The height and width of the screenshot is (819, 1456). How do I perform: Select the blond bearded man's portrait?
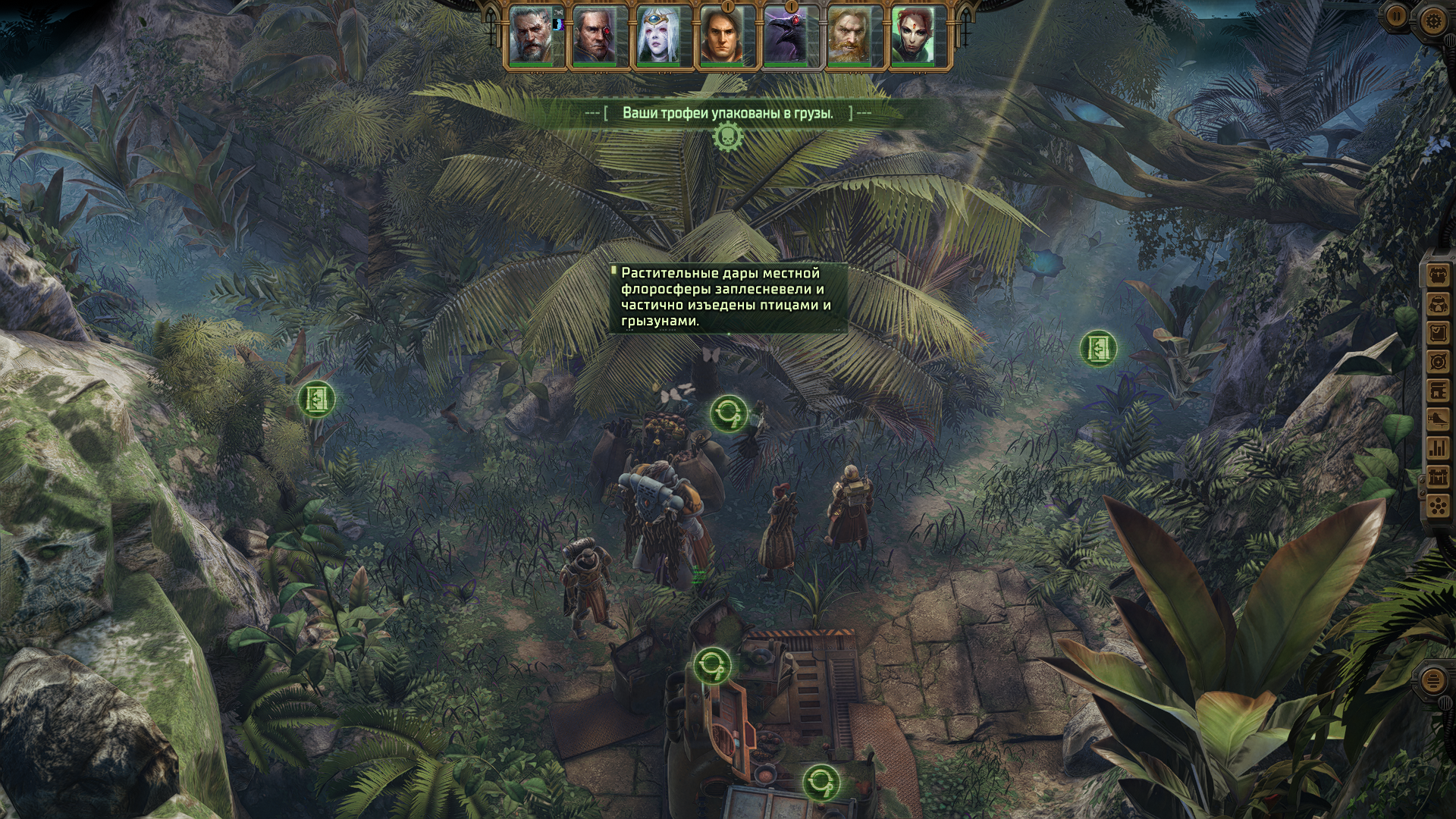coord(849,36)
